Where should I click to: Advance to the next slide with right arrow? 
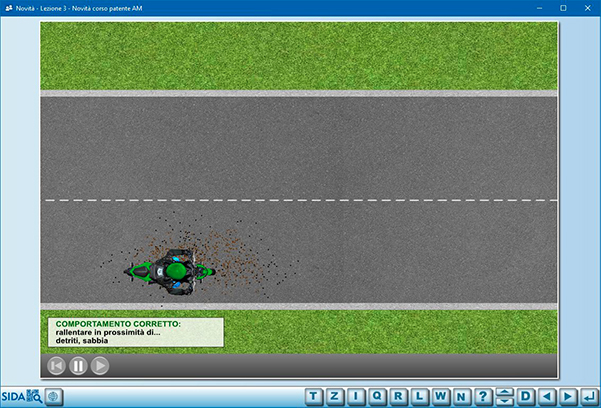[x=568, y=397]
